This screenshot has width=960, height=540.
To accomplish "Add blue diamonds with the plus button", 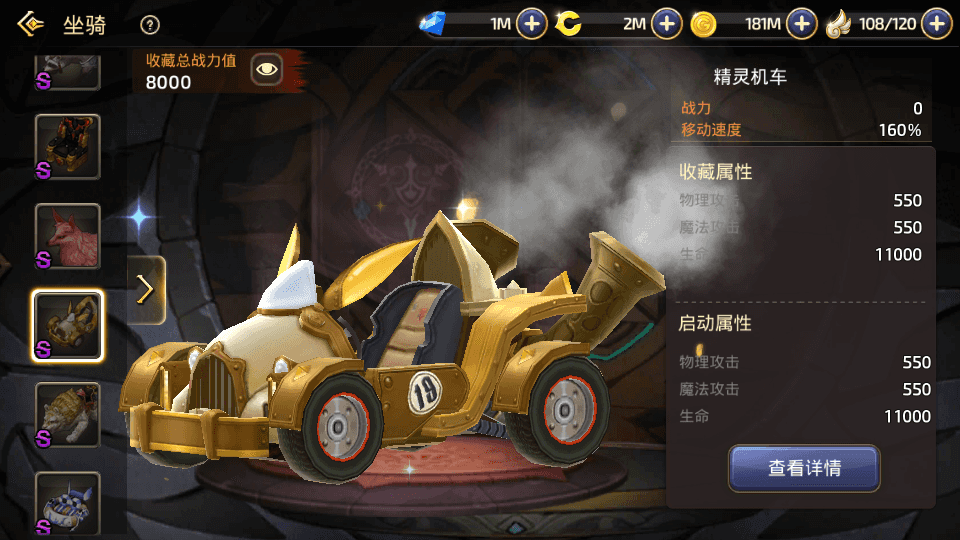I will coord(532,23).
